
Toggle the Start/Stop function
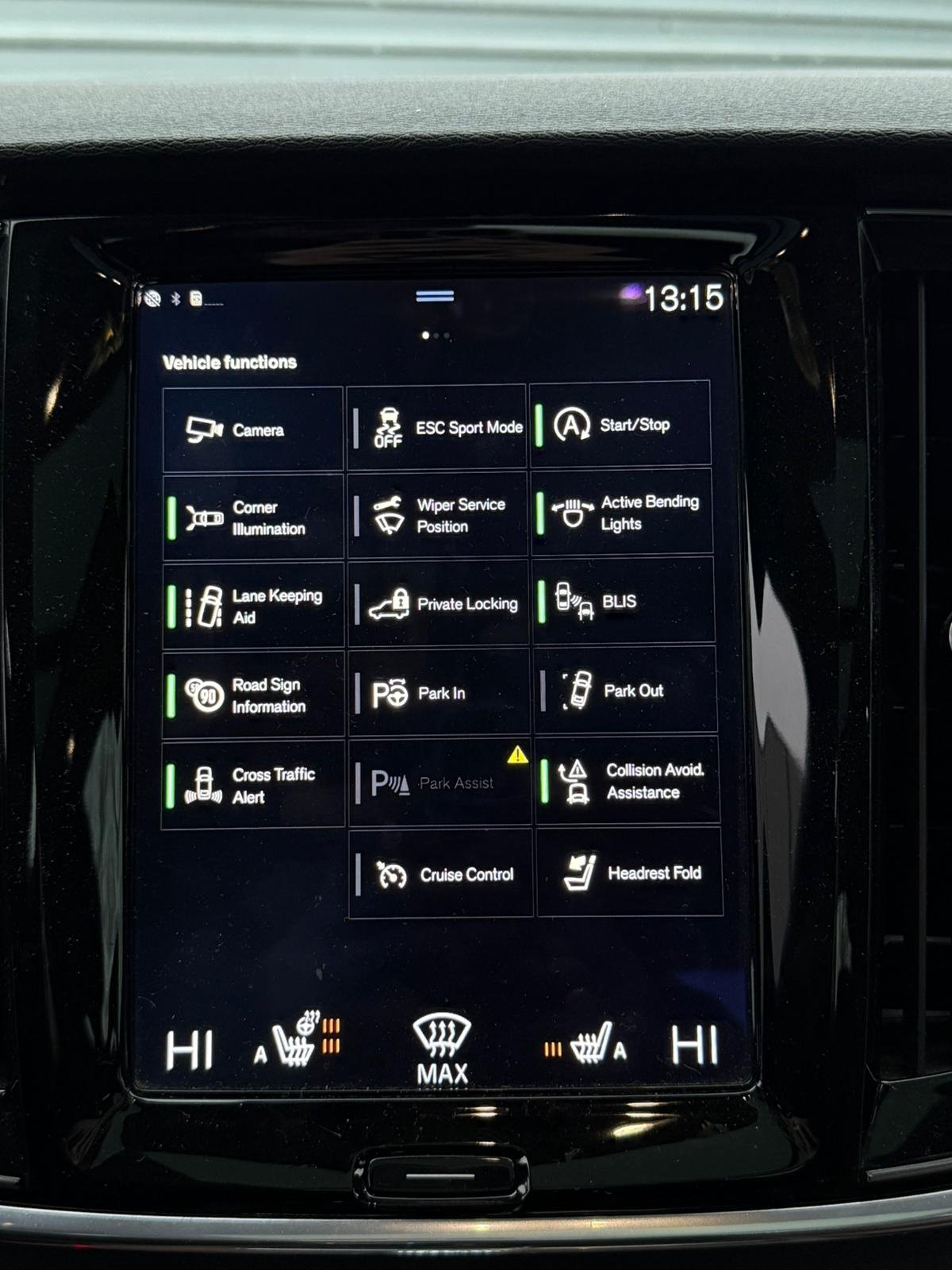coord(620,425)
